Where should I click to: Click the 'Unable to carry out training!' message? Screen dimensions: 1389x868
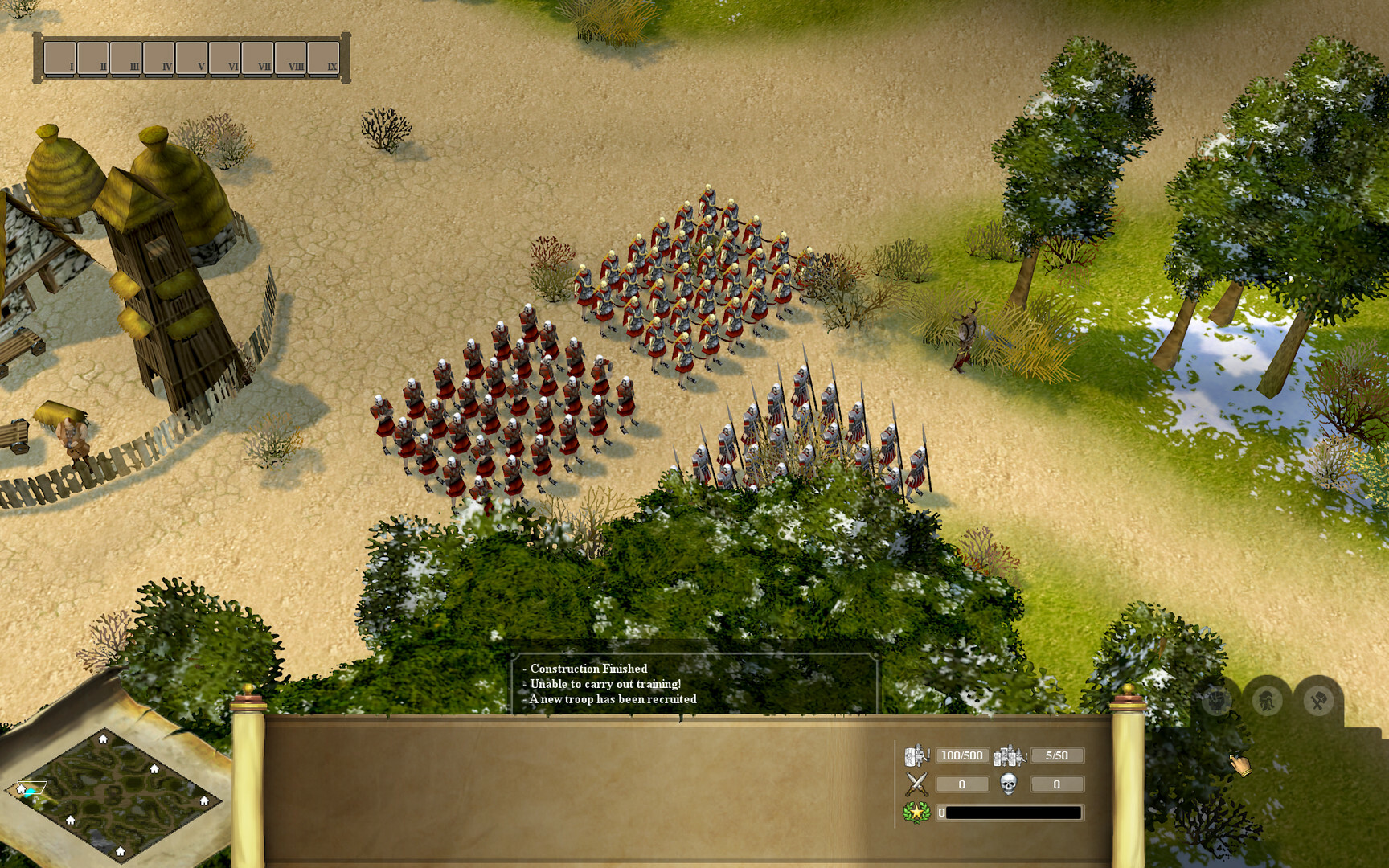click(x=605, y=684)
